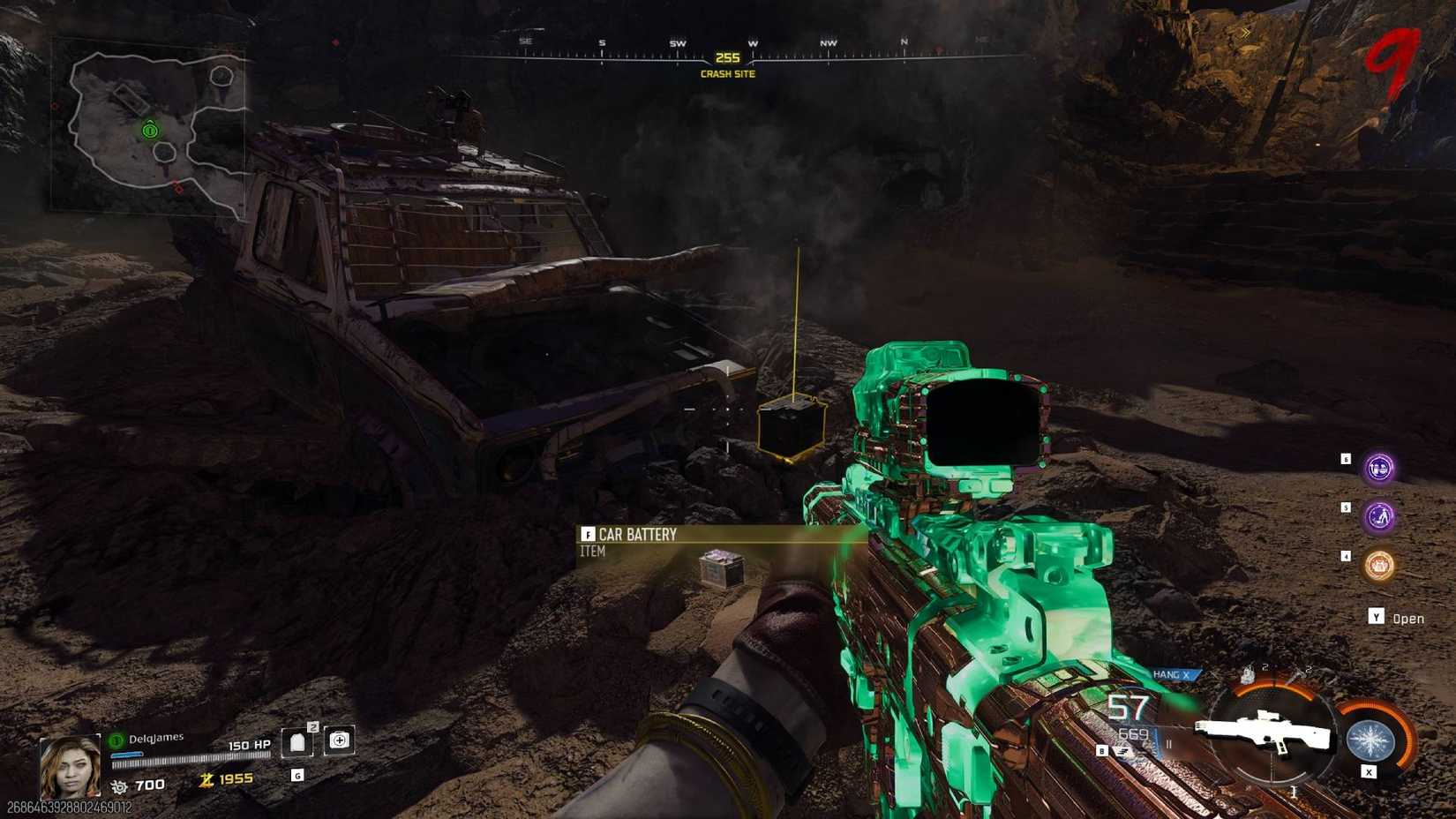Select the armor plate icon near the portrait
1456x819 pixels.
click(299, 744)
